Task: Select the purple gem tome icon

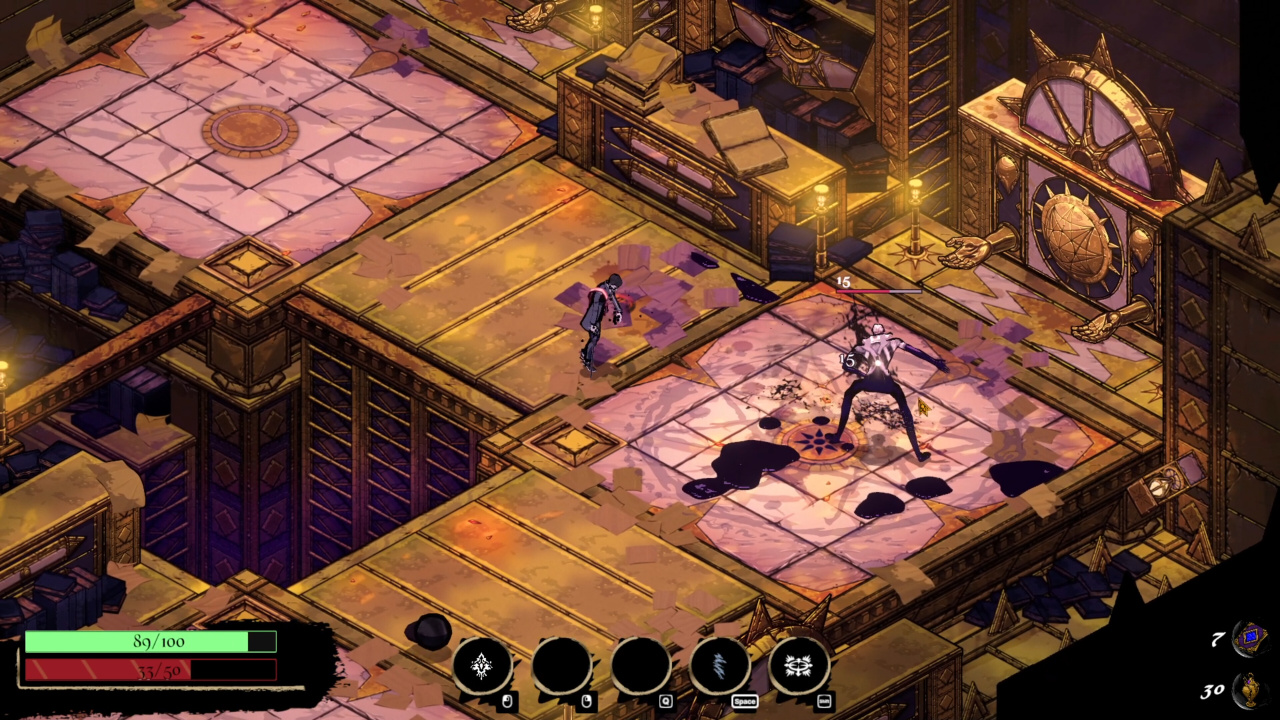Action: [1249, 637]
